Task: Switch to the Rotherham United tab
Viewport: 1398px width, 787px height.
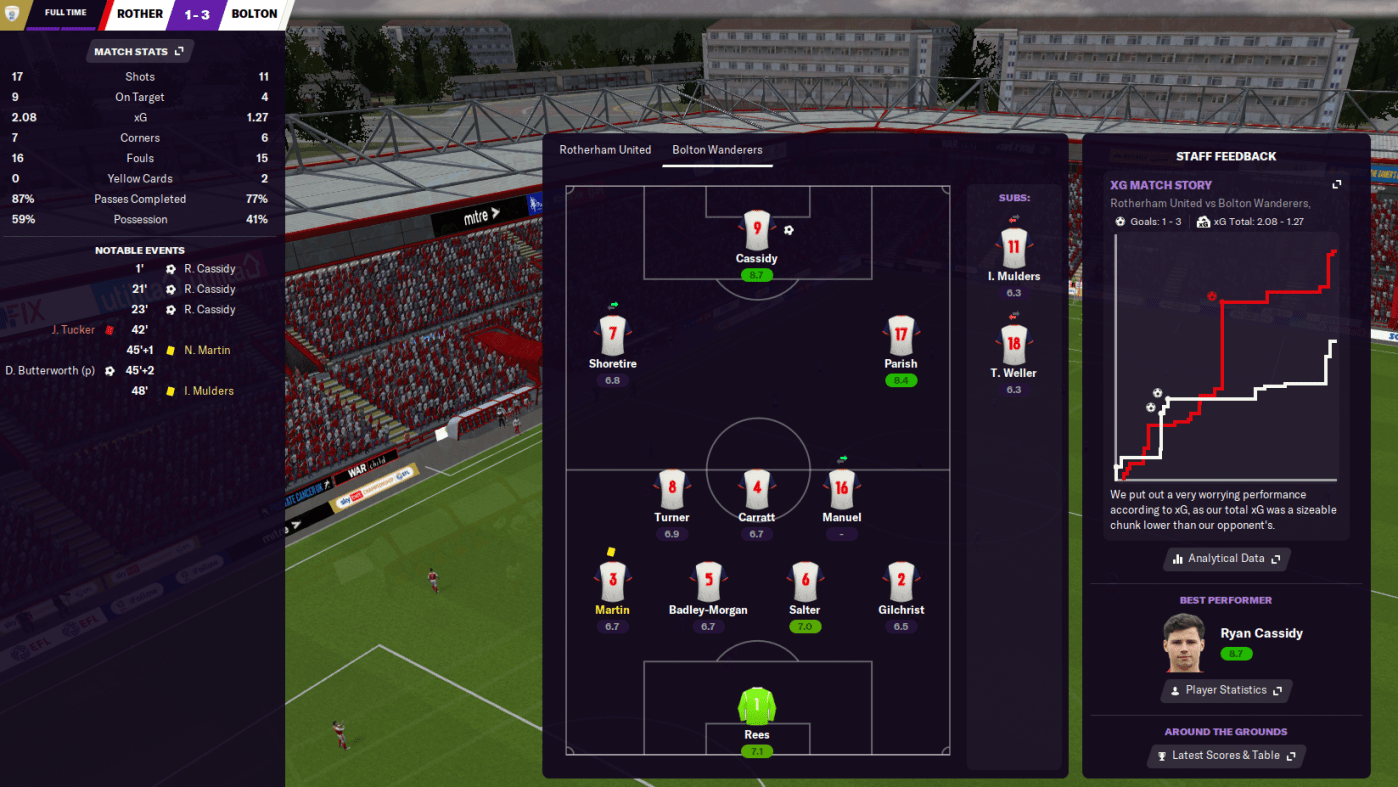Action: point(605,150)
